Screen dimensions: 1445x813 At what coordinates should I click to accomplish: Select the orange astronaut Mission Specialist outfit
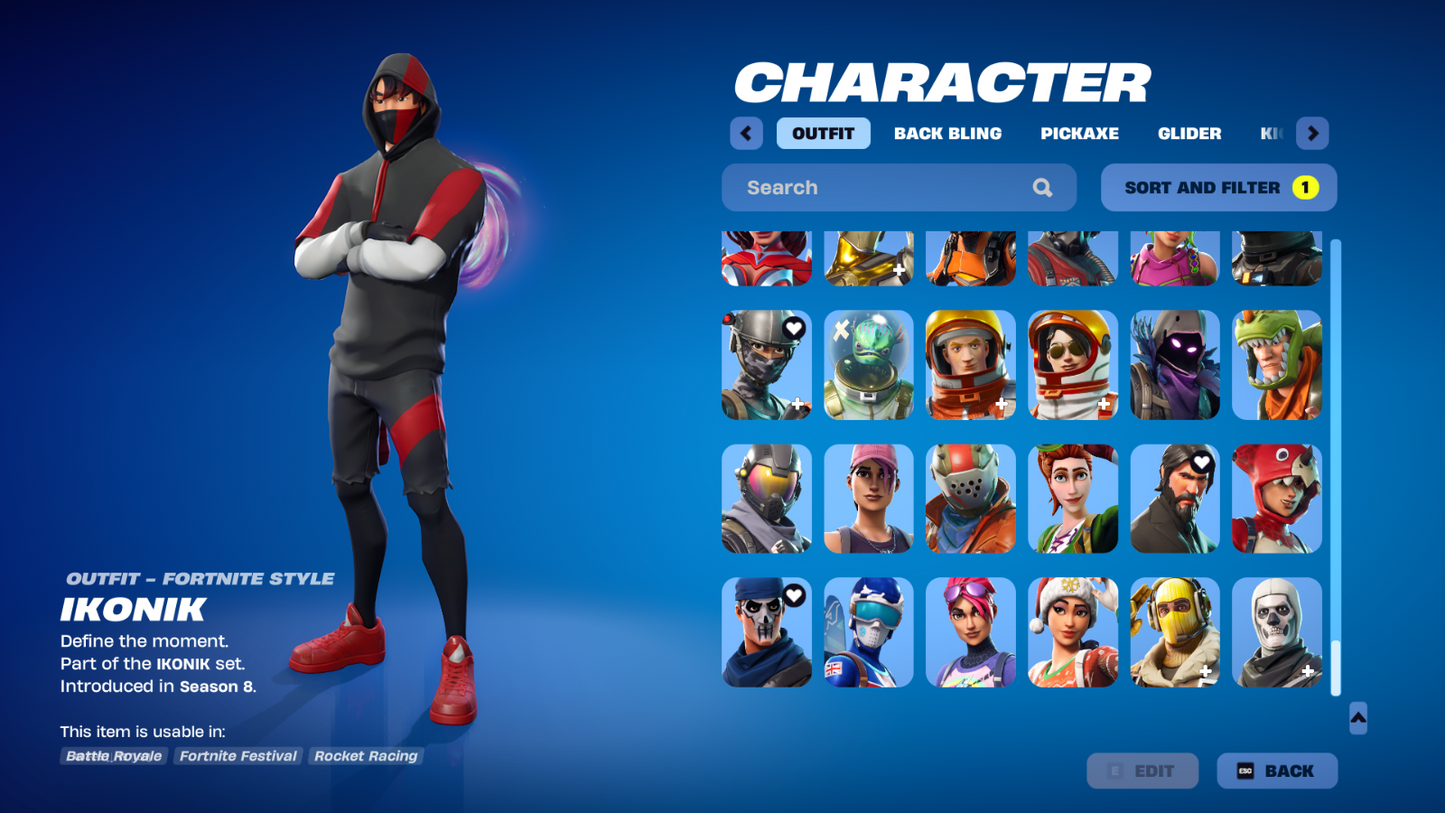pos(970,364)
